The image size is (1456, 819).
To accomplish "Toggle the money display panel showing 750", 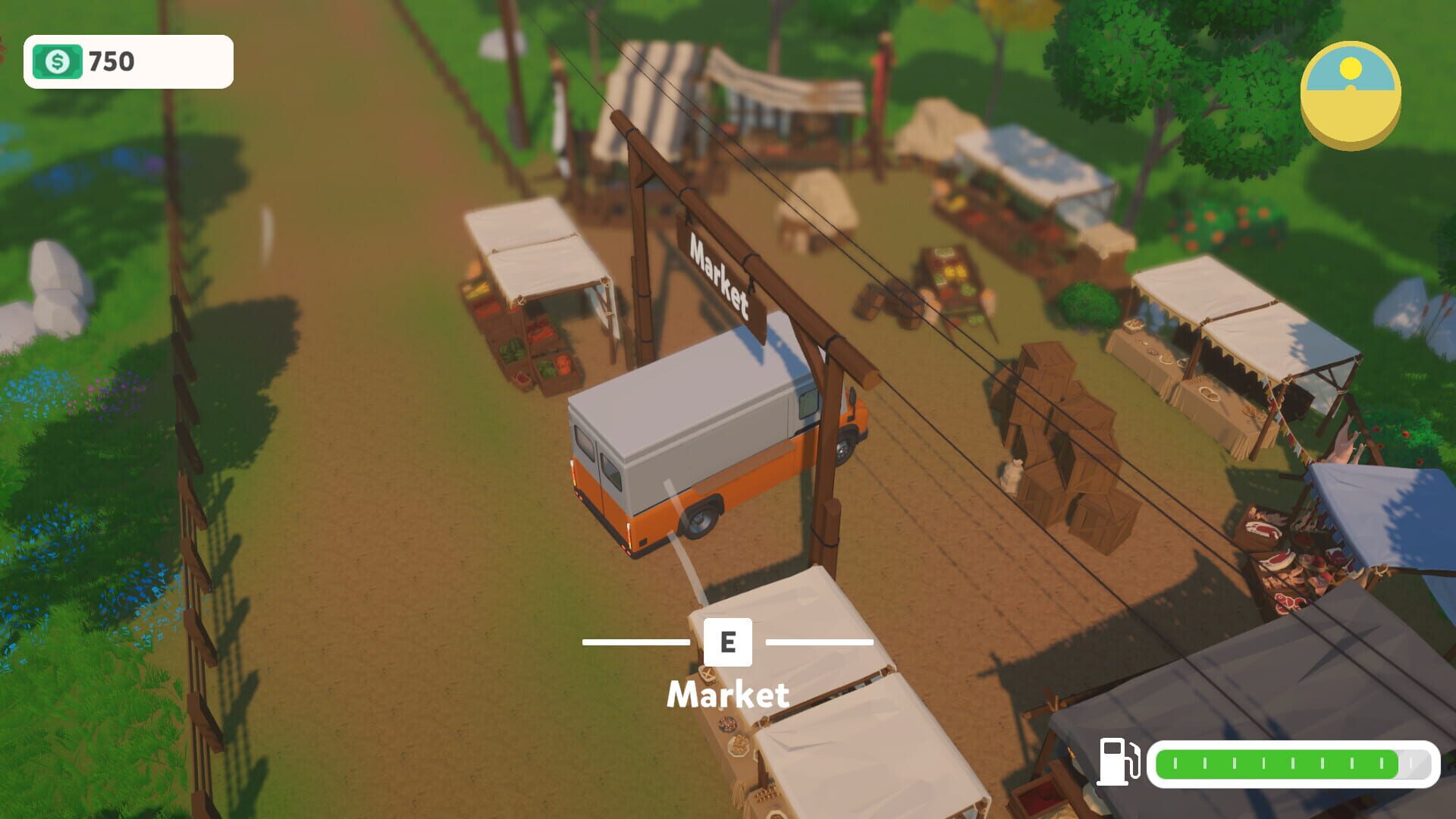I will coord(127,62).
